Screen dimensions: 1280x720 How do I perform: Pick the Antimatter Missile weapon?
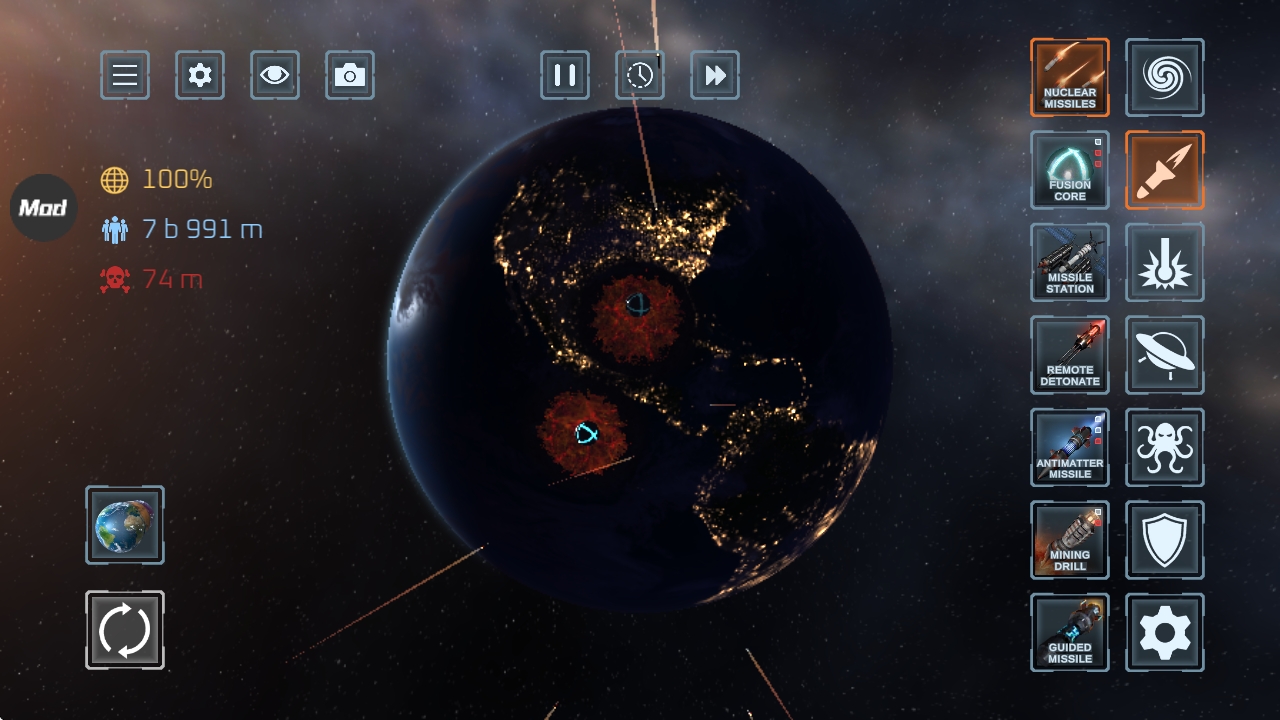(1070, 447)
